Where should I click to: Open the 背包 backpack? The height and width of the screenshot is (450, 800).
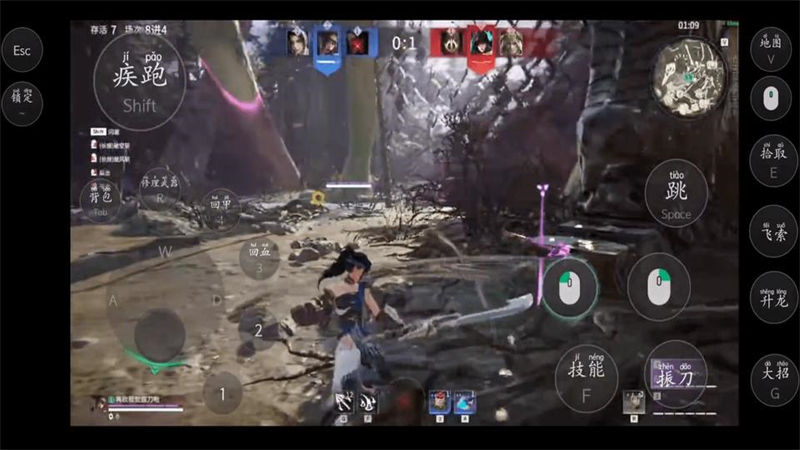coord(100,199)
